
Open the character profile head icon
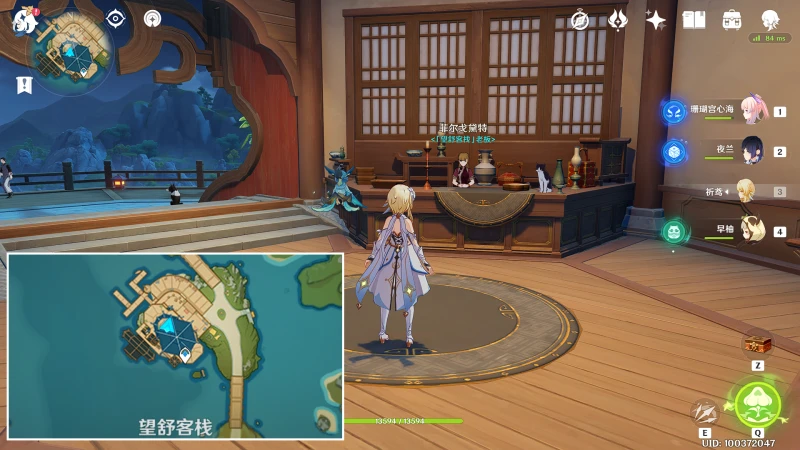coord(770,20)
